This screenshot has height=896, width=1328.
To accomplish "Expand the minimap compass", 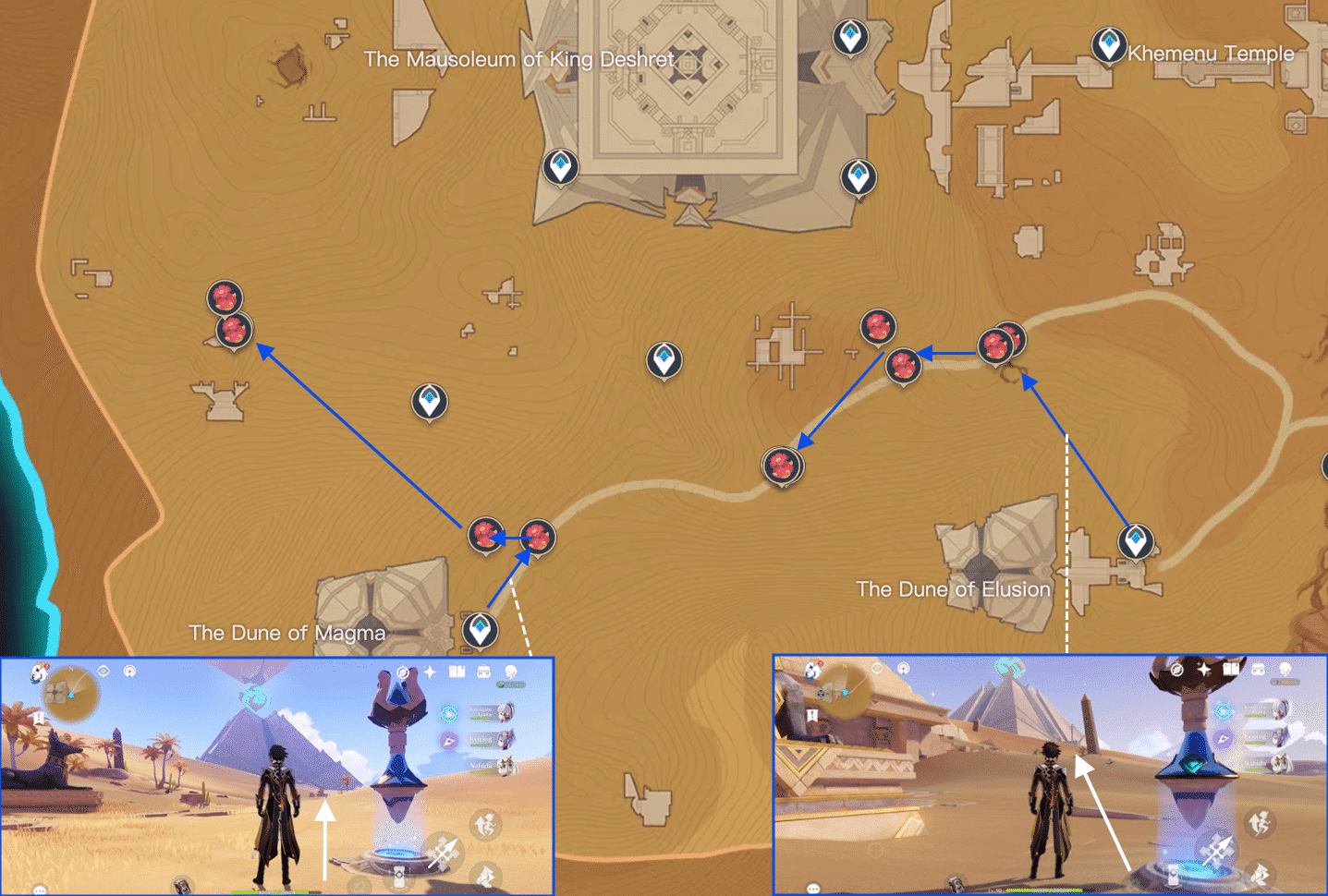I will [70, 693].
